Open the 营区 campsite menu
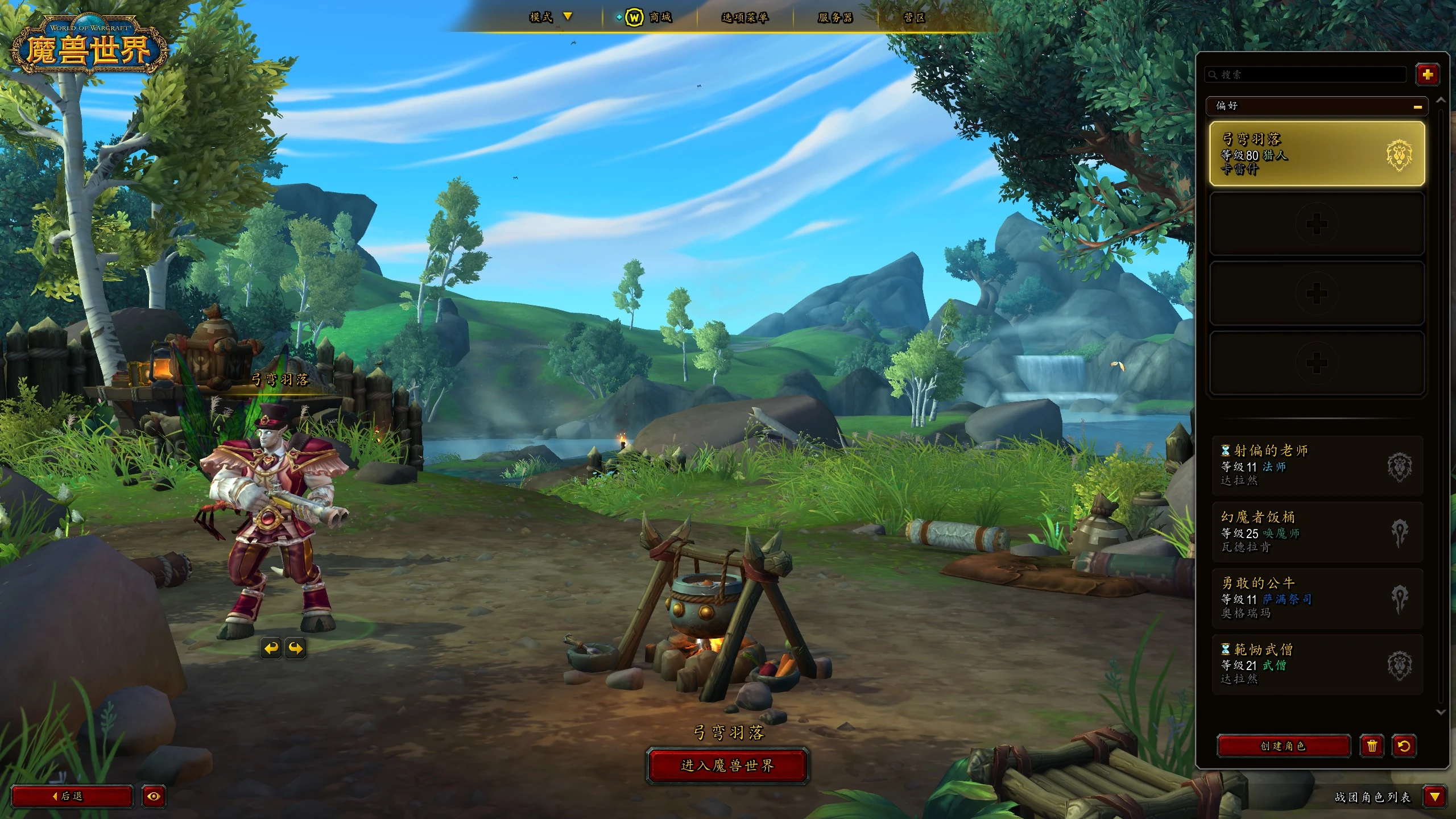1456x819 pixels. point(914,18)
